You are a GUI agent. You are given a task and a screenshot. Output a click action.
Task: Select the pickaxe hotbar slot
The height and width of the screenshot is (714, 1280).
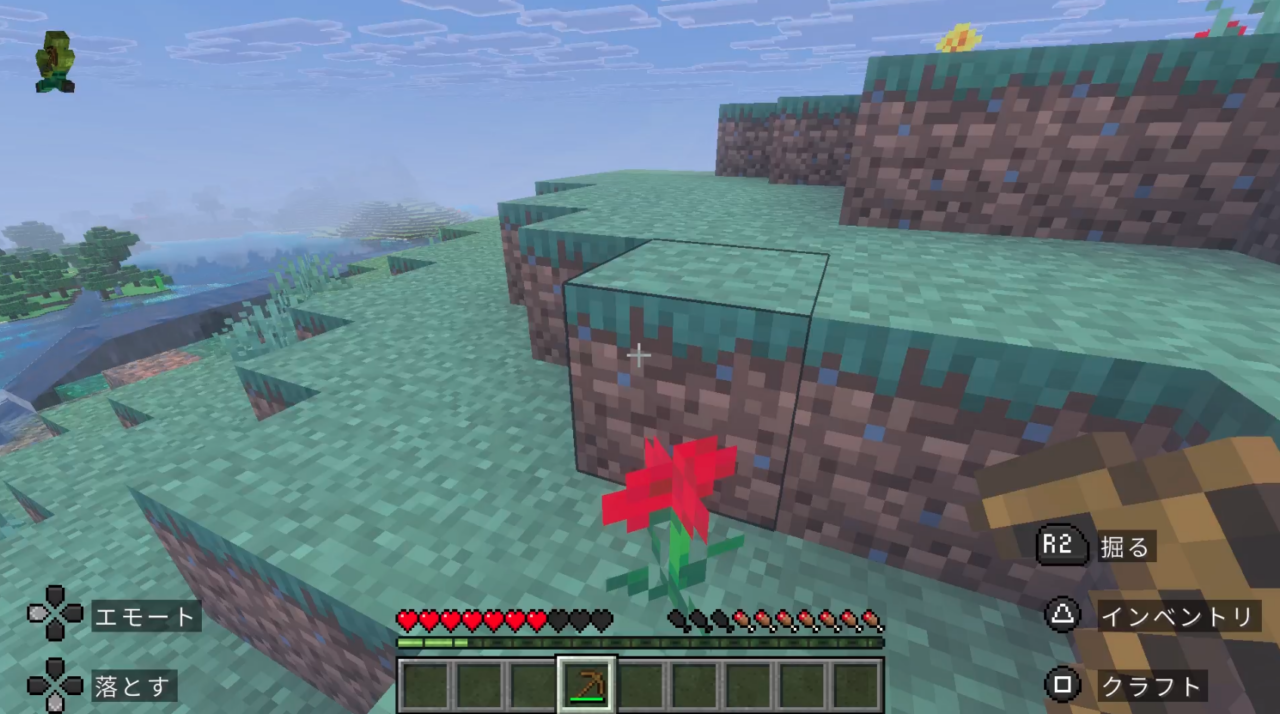click(x=586, y=685)
